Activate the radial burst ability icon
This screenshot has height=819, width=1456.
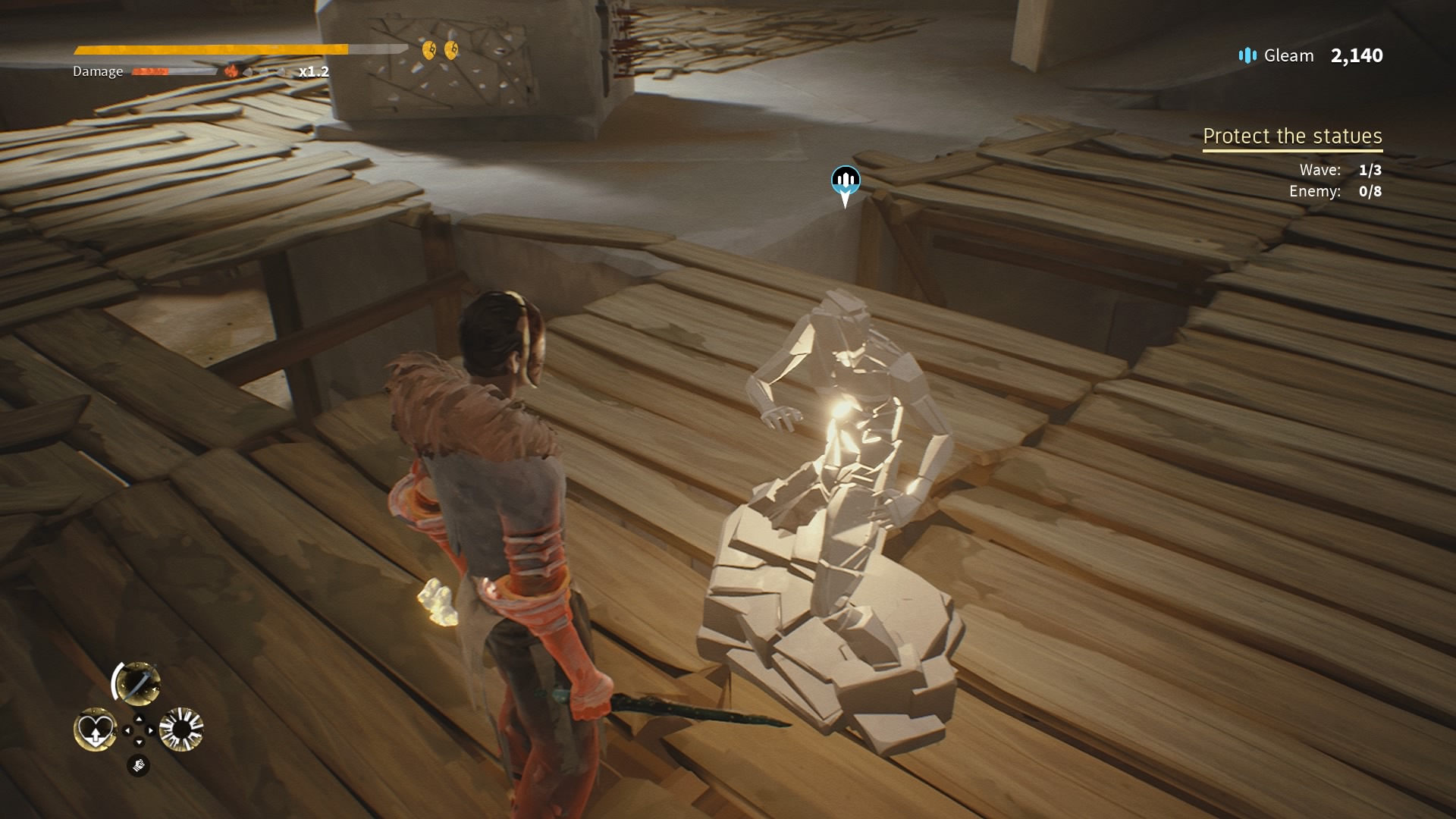182,730
